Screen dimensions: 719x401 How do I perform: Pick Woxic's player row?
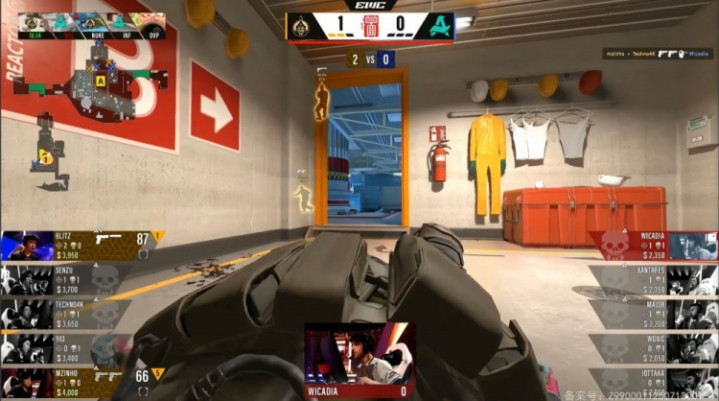[x=653, y=347]
